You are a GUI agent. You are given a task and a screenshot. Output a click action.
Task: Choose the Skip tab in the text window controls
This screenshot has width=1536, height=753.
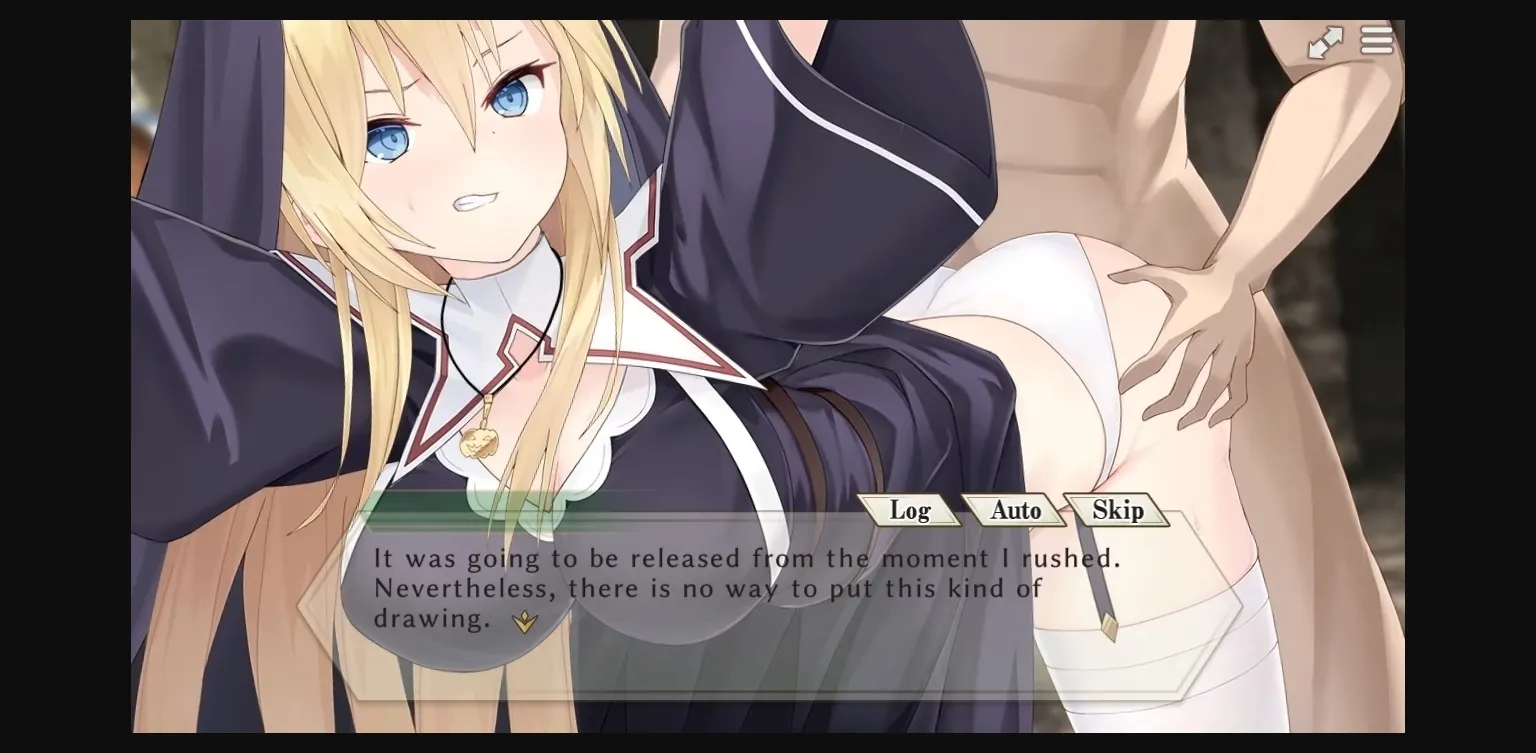point(1117,510)
